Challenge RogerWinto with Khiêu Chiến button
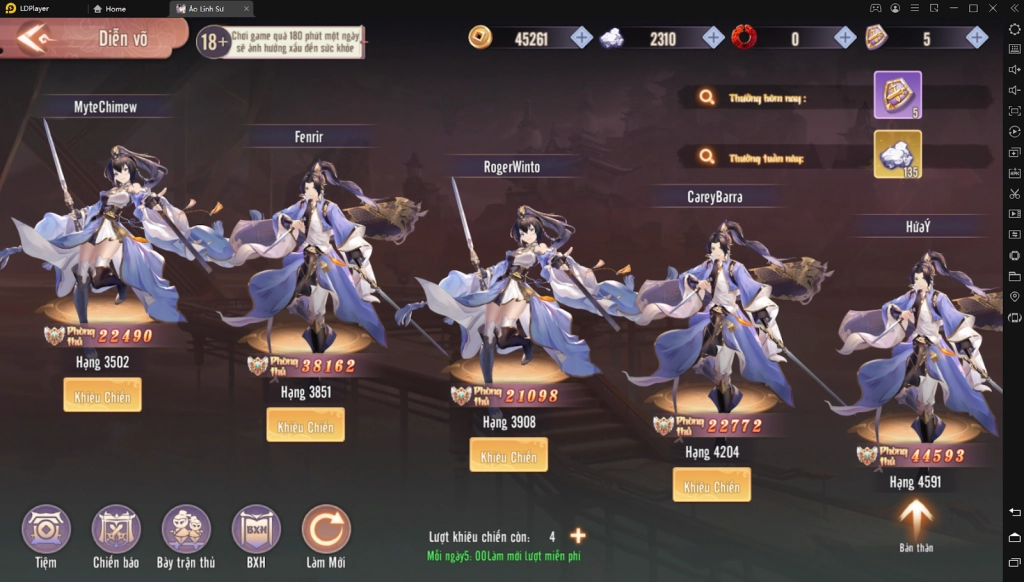The width and height of the screenshot is (1024, 582). click(x=509, y=456)
